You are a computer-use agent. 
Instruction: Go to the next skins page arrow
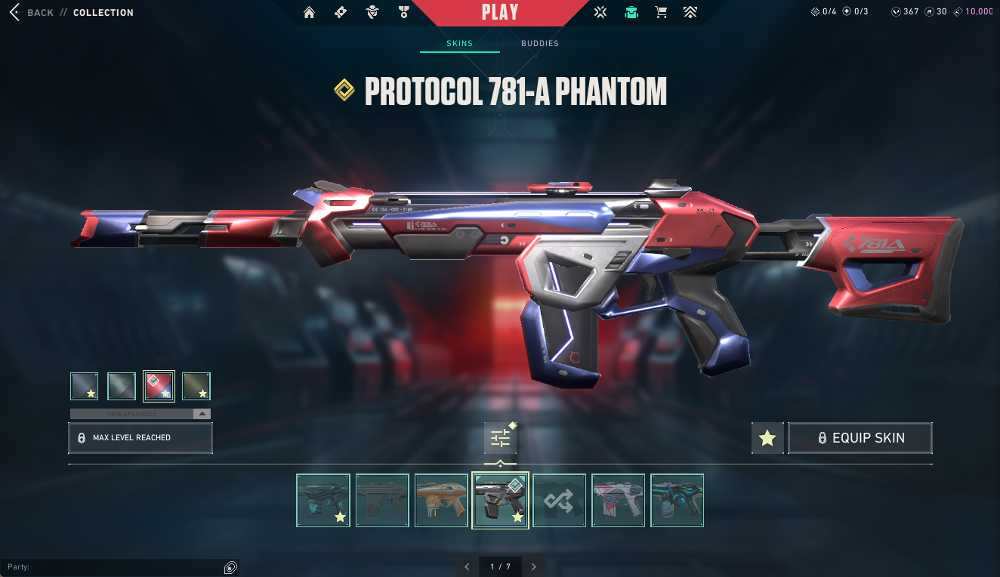(534, 567)
